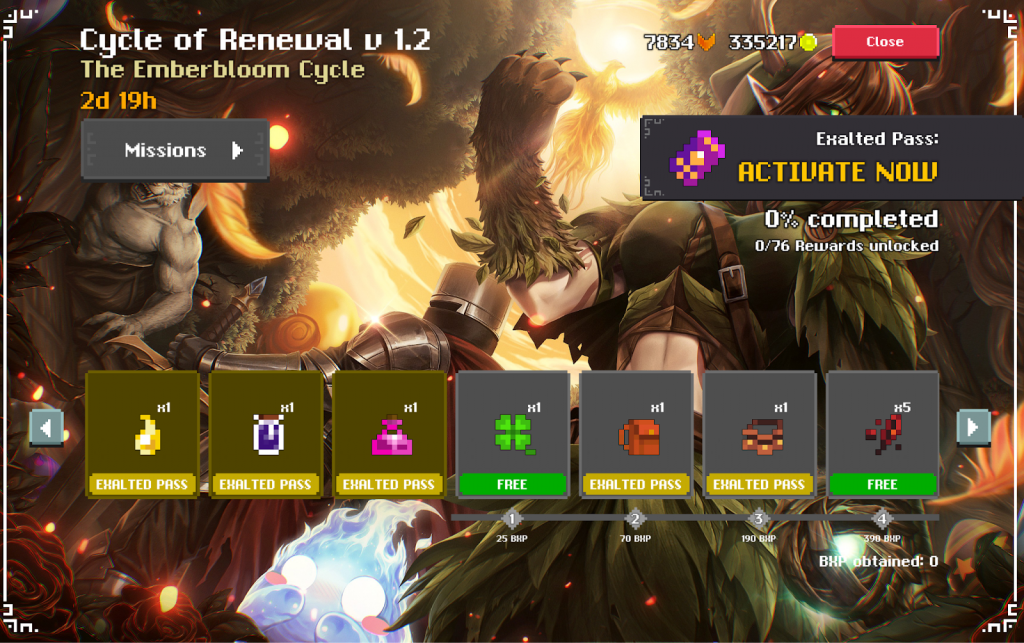Viewport: 1024px width, 643px height.
Task: Select the purple jar reward tile
Action: tap(266, 434)
